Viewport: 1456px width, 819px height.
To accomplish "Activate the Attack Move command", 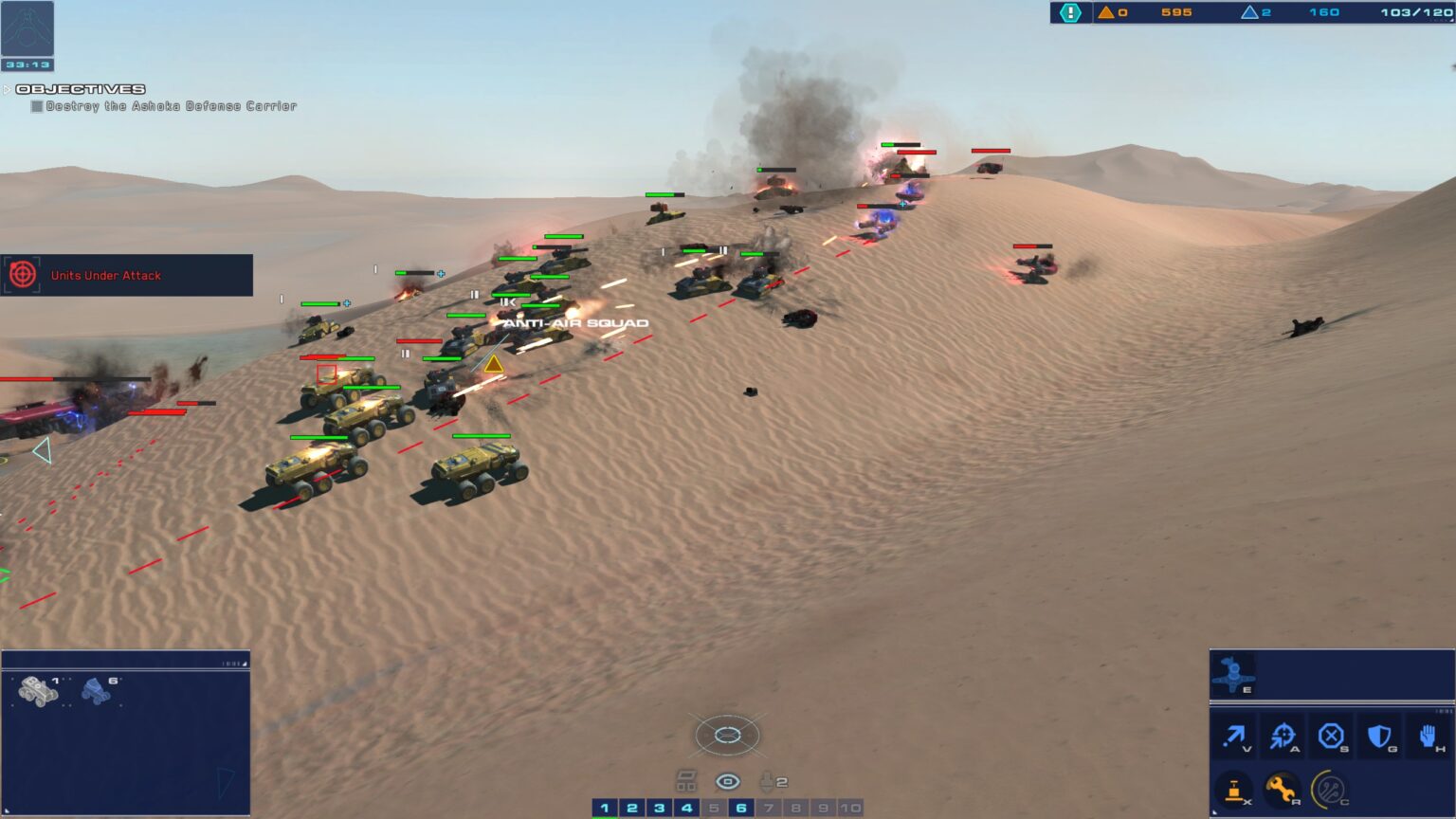I will [x=1283, y=735].
